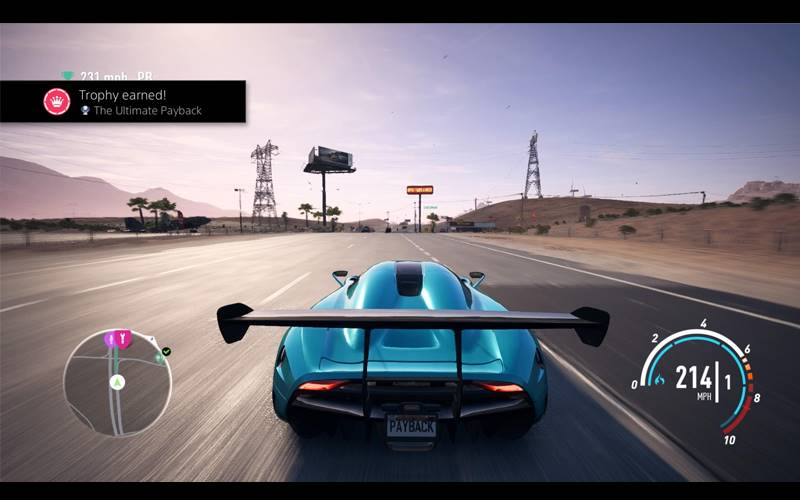
Task: Select the pink event marker on minimap
Action: [123, 339]
